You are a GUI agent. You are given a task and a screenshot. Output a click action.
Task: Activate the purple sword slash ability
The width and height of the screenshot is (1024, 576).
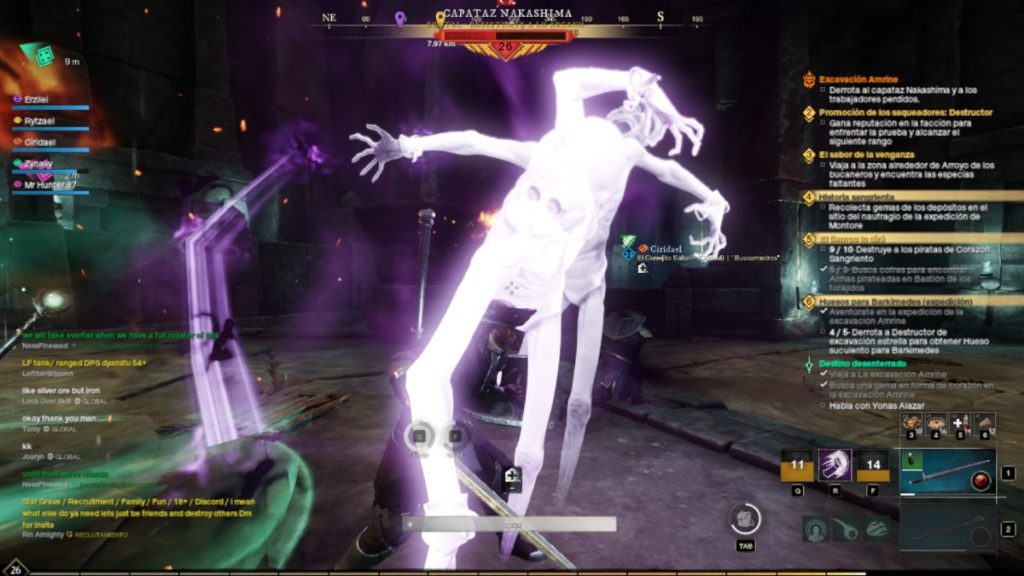pyautogui.click(x=835, y=465)
